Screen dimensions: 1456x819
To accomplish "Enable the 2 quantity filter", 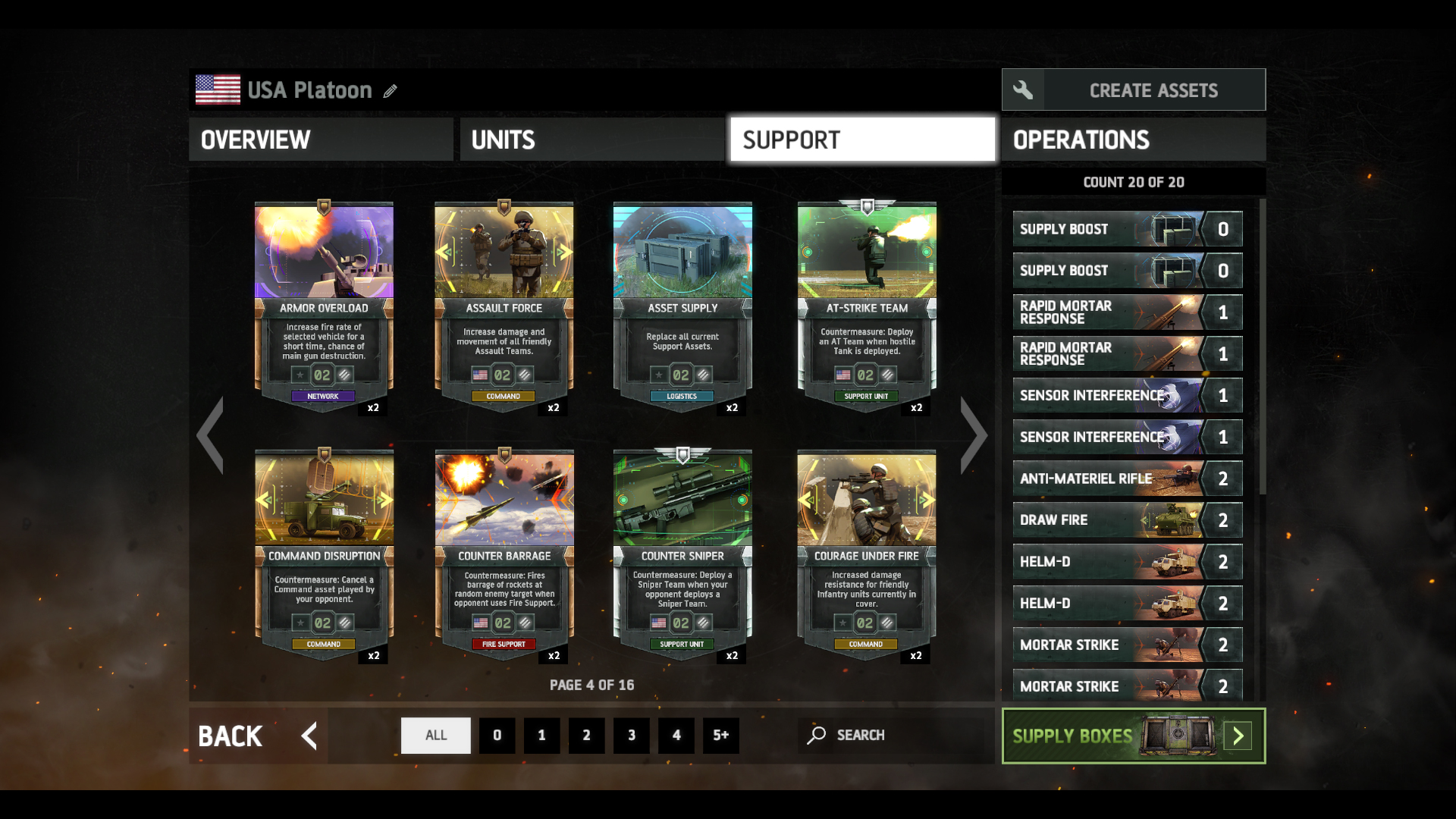I will click(587, 735).
